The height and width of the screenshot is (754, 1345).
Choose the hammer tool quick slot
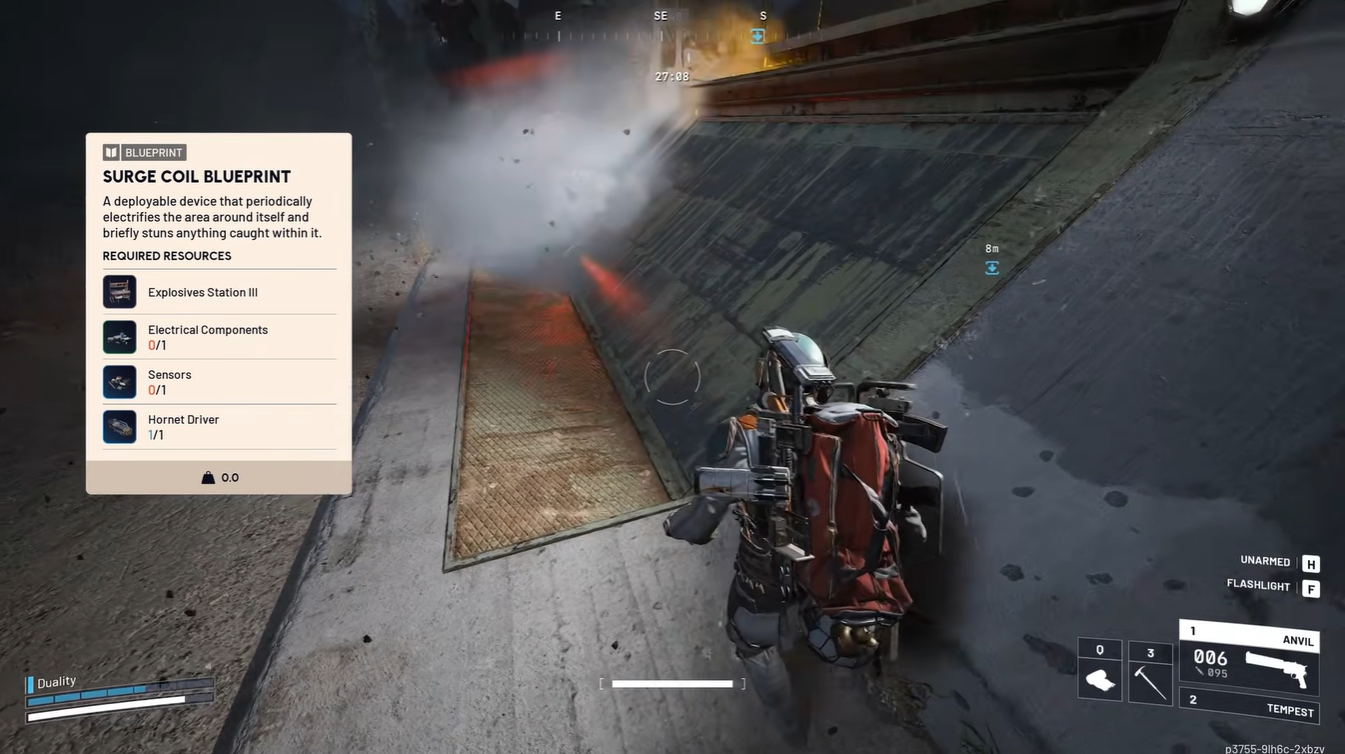1150,673
